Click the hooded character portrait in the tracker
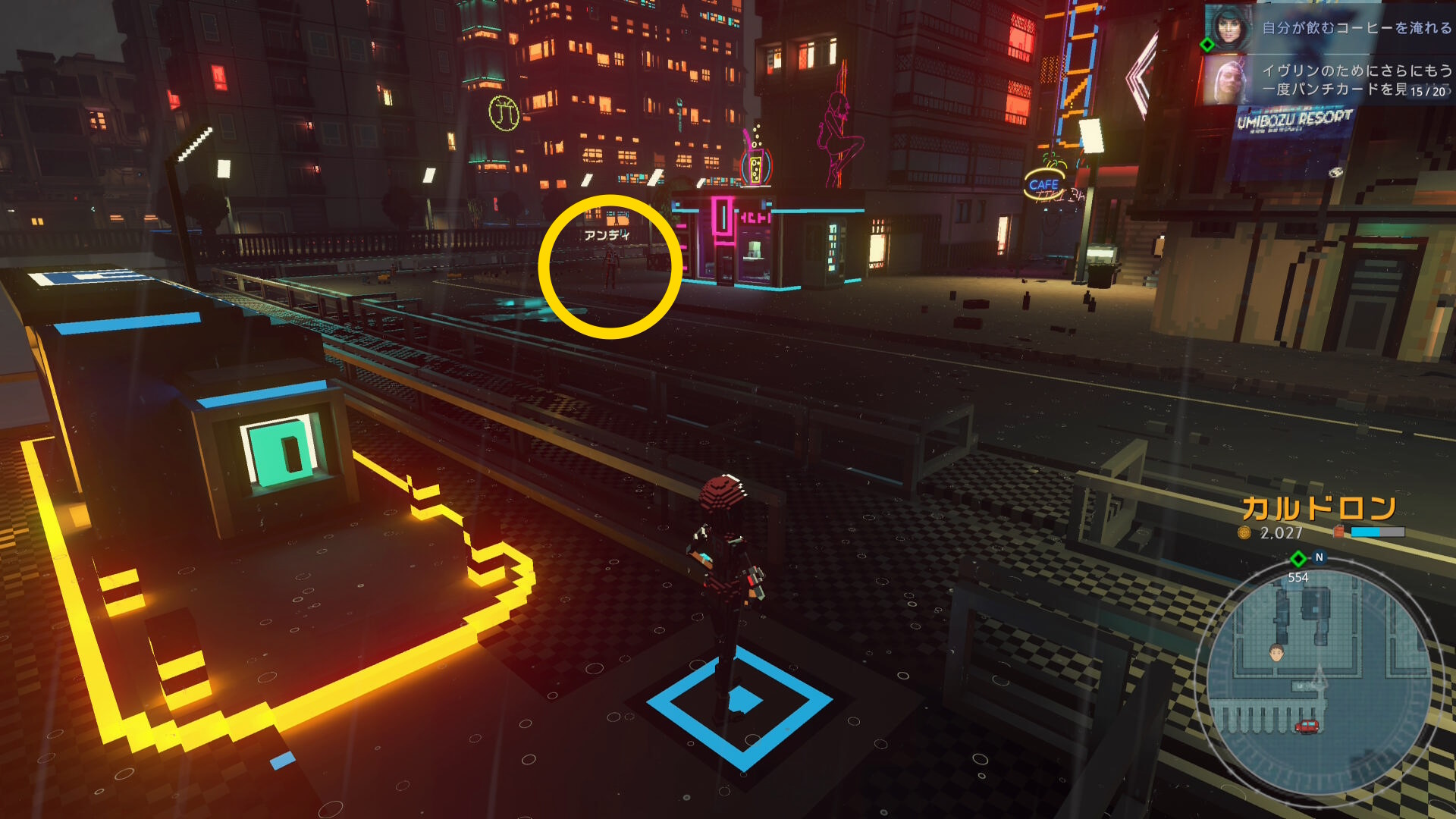 click(1228, 28)
